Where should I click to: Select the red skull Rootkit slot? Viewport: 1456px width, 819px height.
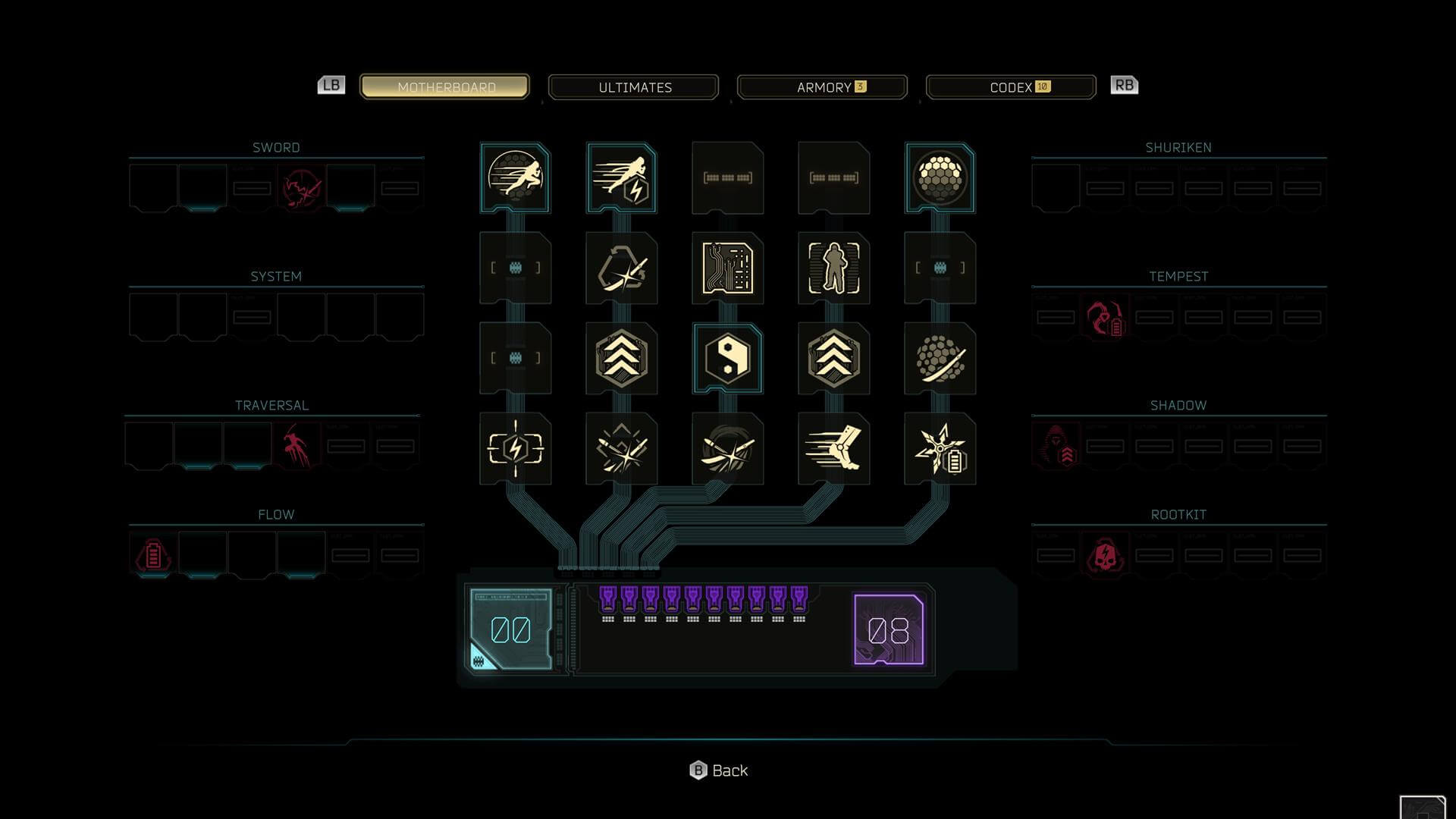pyautogui.click(x=1105, y=556)
